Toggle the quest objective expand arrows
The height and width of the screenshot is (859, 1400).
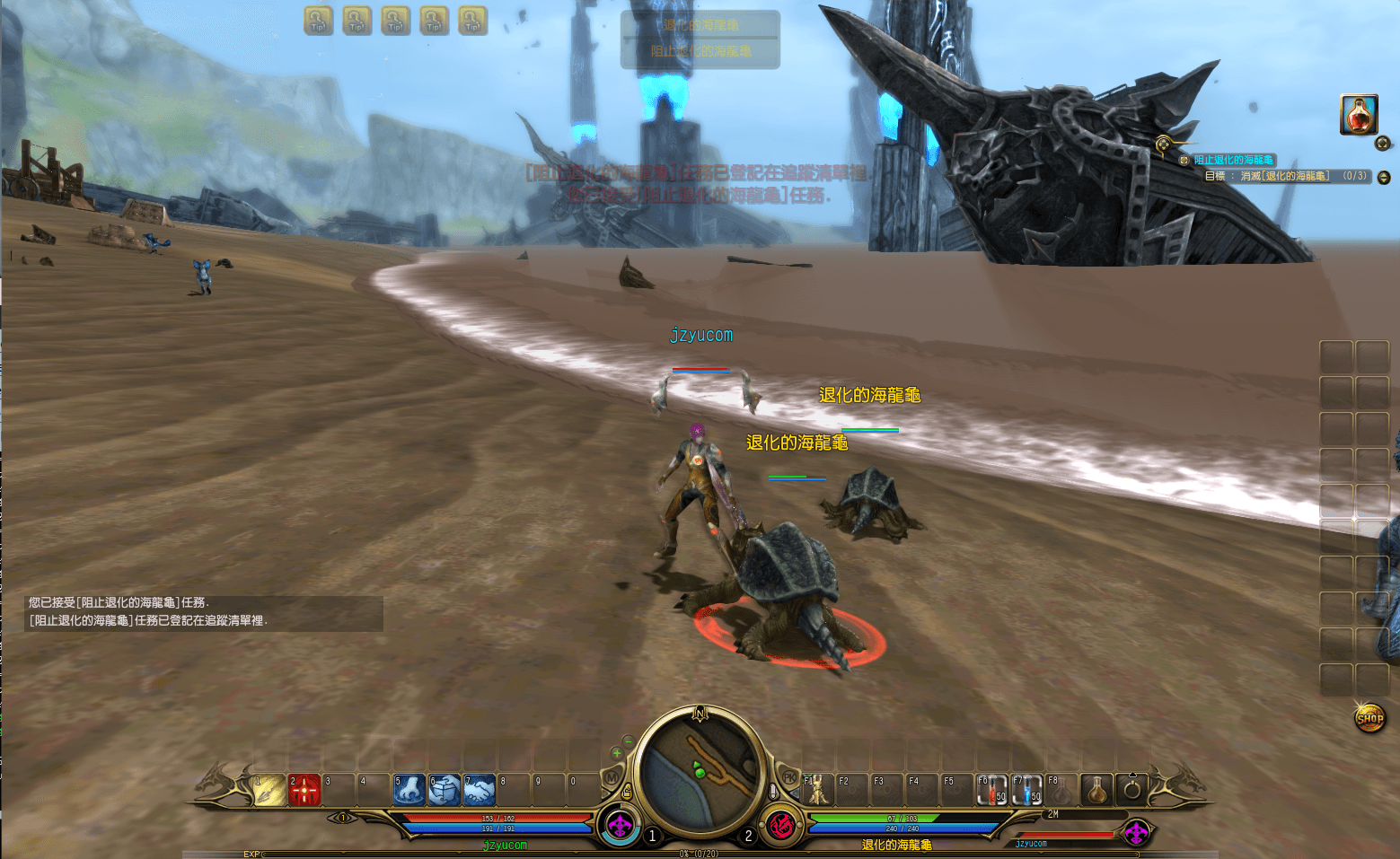tap(1384, 177)
